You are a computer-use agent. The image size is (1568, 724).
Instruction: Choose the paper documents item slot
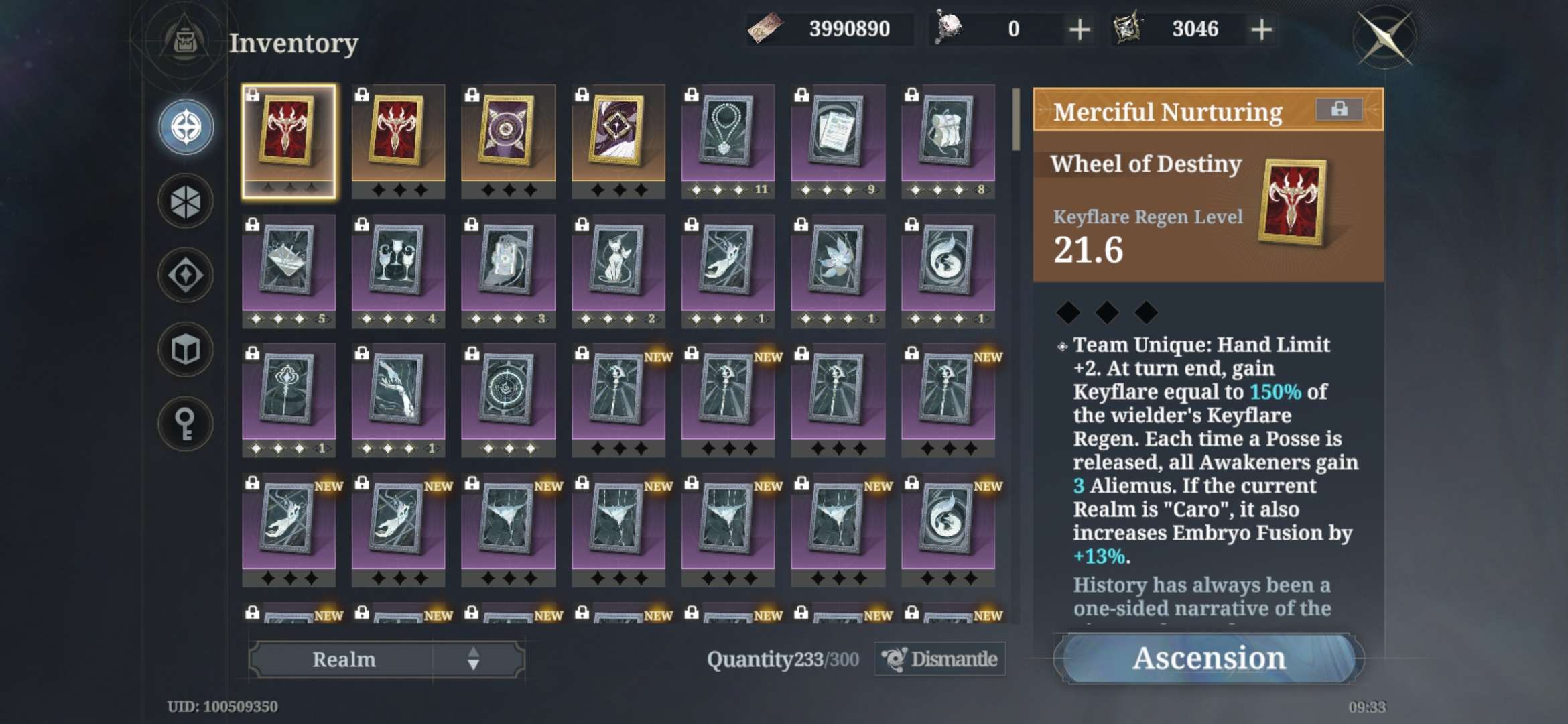[838, 133]
